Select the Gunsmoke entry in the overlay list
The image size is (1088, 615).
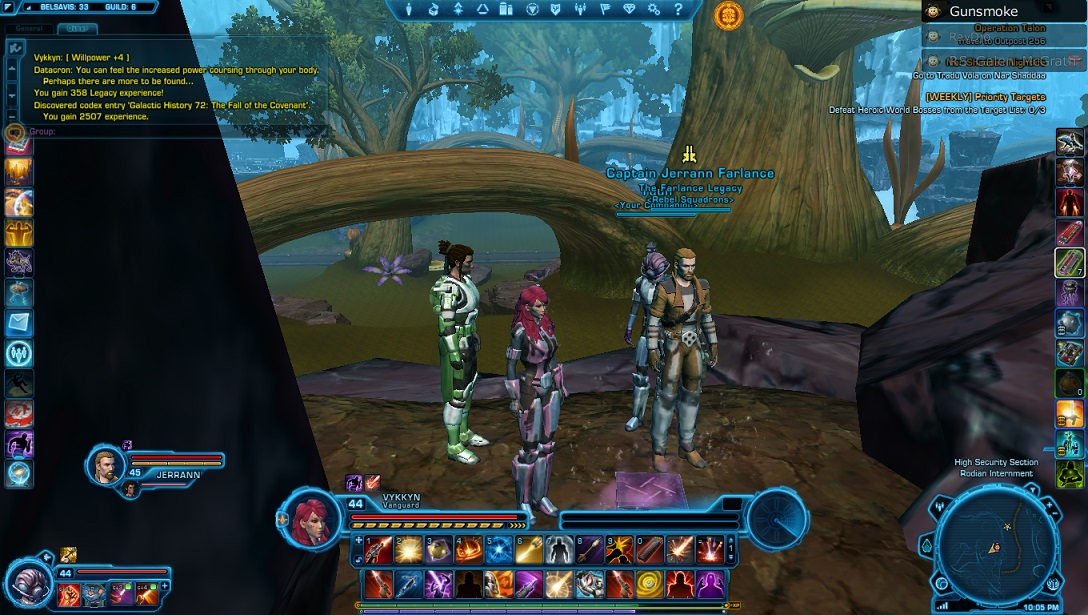[983, 12]
